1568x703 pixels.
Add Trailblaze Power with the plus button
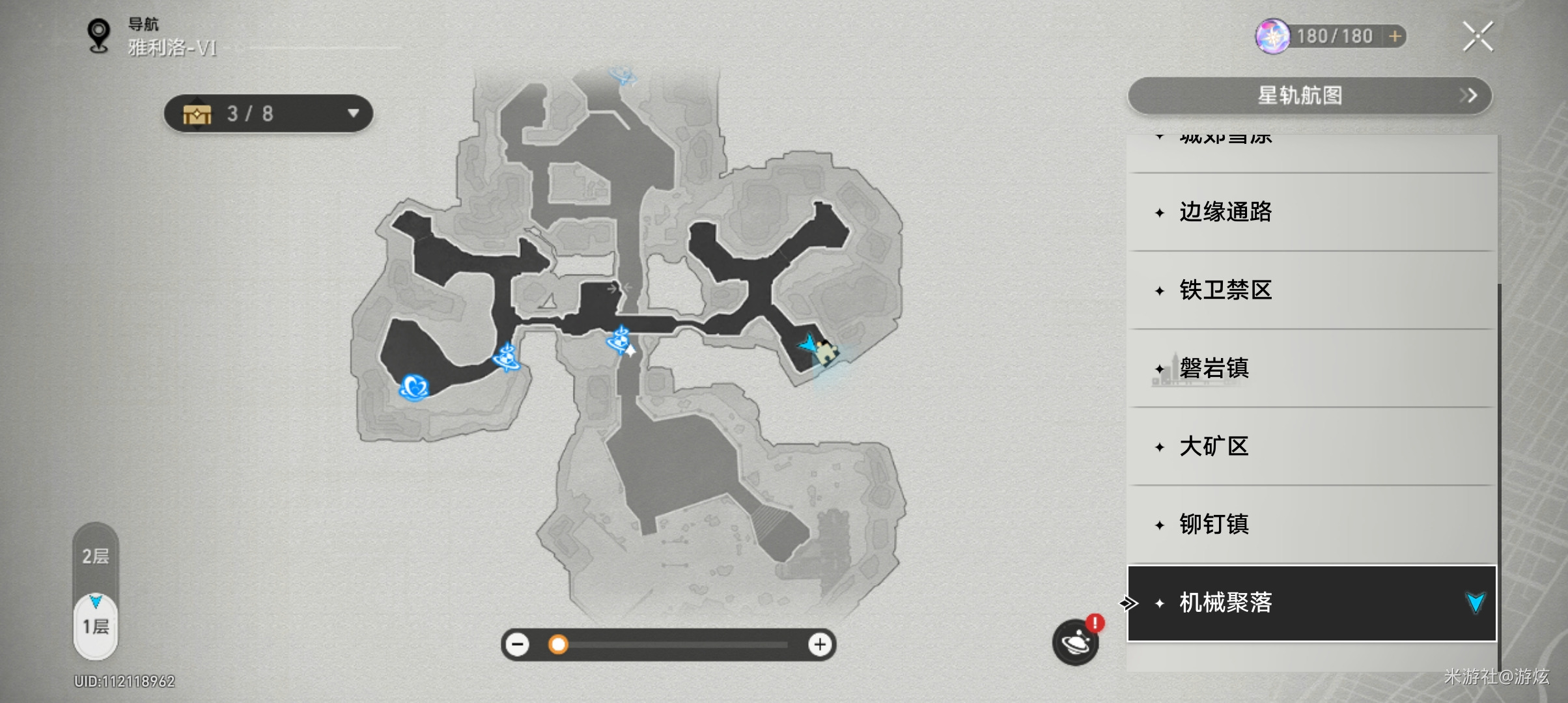click(1395, 36)
